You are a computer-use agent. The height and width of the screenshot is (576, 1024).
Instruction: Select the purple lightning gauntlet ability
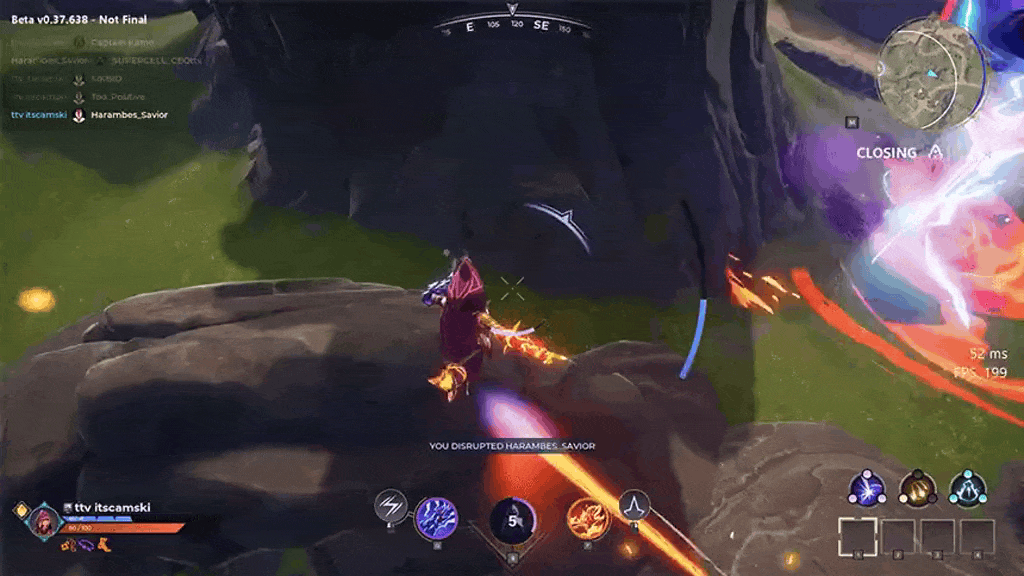pyautogui.click(x=436, y=518)
